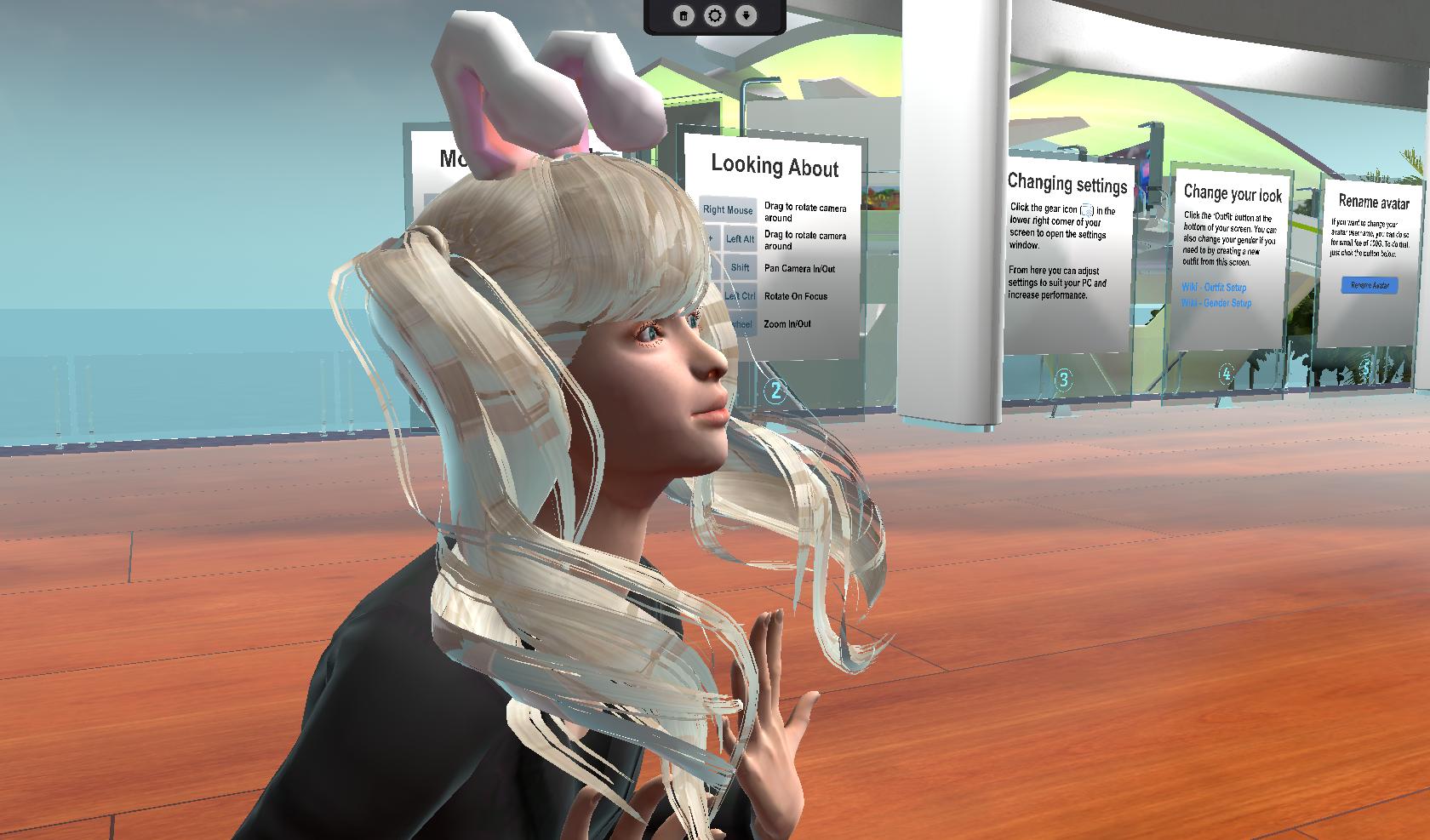Screen dimensions: 1430x840
Task: Click the trash can icon in top toolbar
Action: (683, 15)
